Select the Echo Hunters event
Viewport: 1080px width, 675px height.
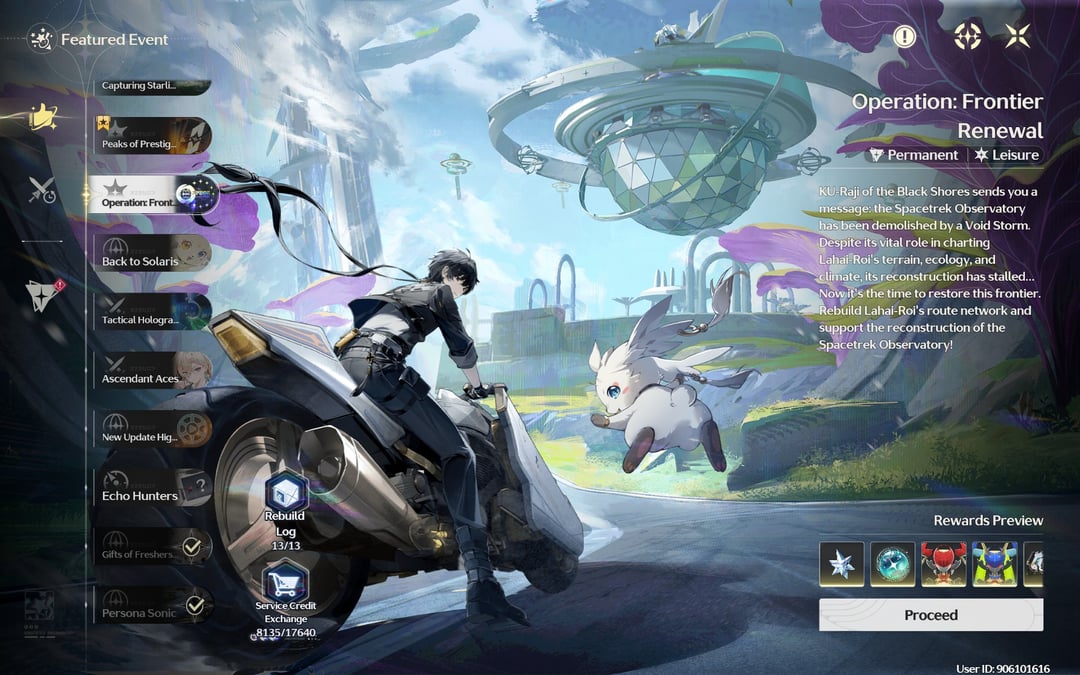pos(152,488)
